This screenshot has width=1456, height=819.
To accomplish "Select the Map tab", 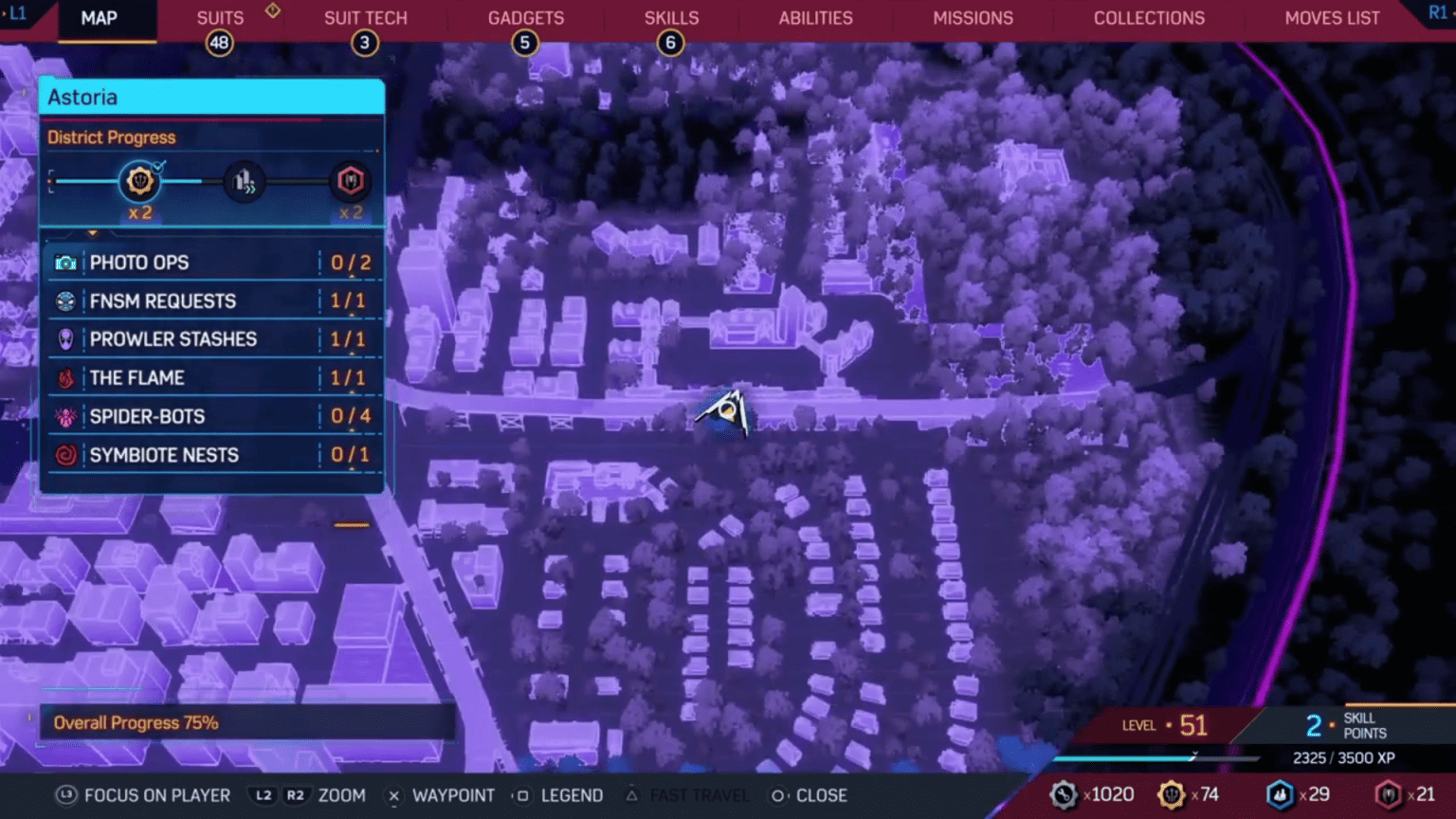I will point(100,18).
